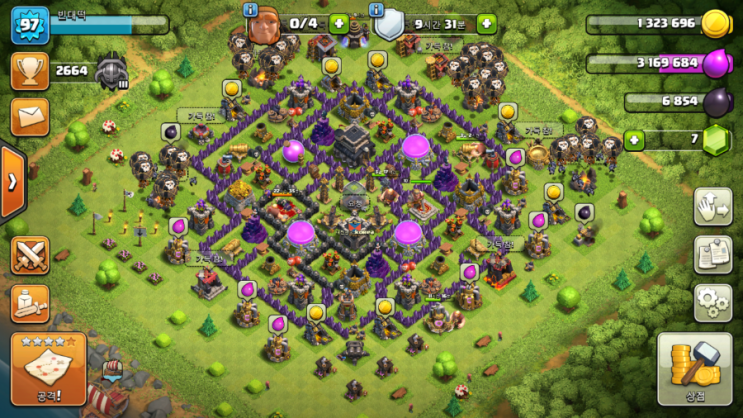Image resolution: width=743 pixels, height=418 pixels.
Task: Open the level 97 player profile badge
Action: pyautogui.click(x=29, y=23)
